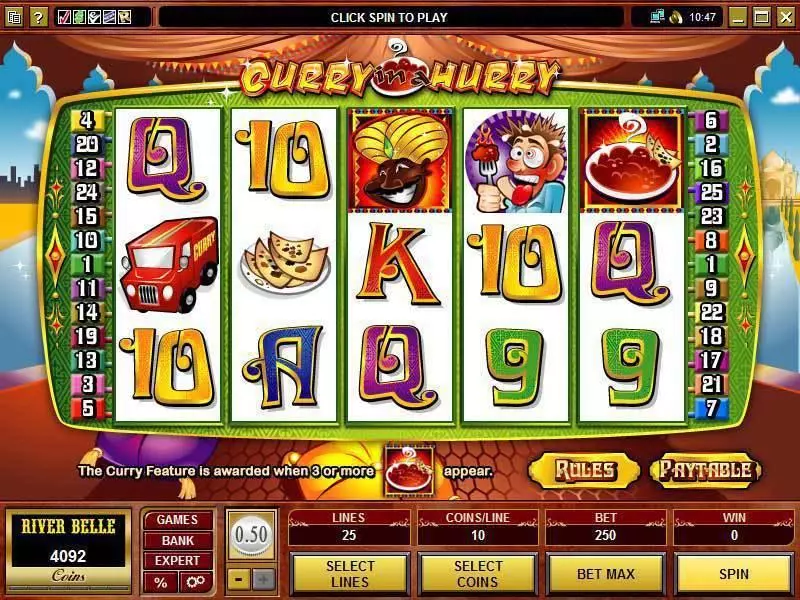Open the Games menu

click(177, 520)
